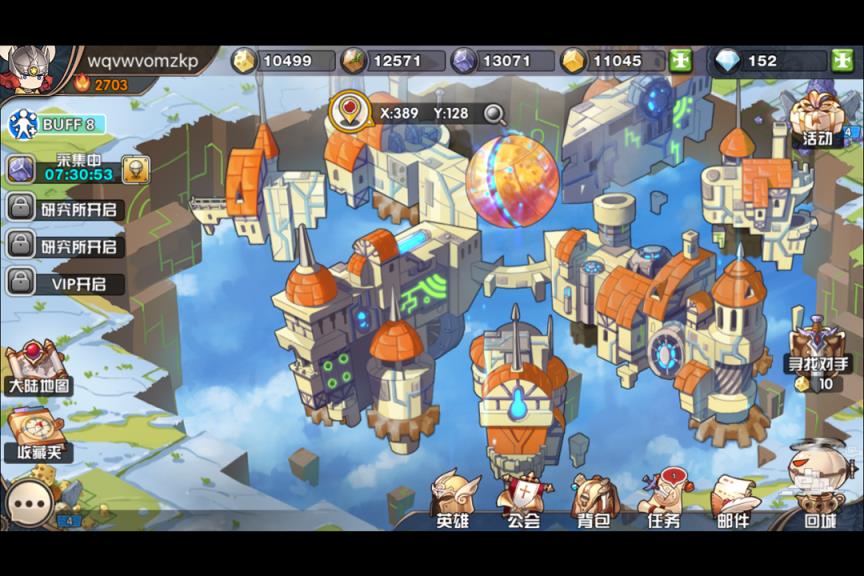Image resolution: width=864 pixels, height=576 pixels.
Task: Open the player avatar profile
Action: (x=27, y=68)
